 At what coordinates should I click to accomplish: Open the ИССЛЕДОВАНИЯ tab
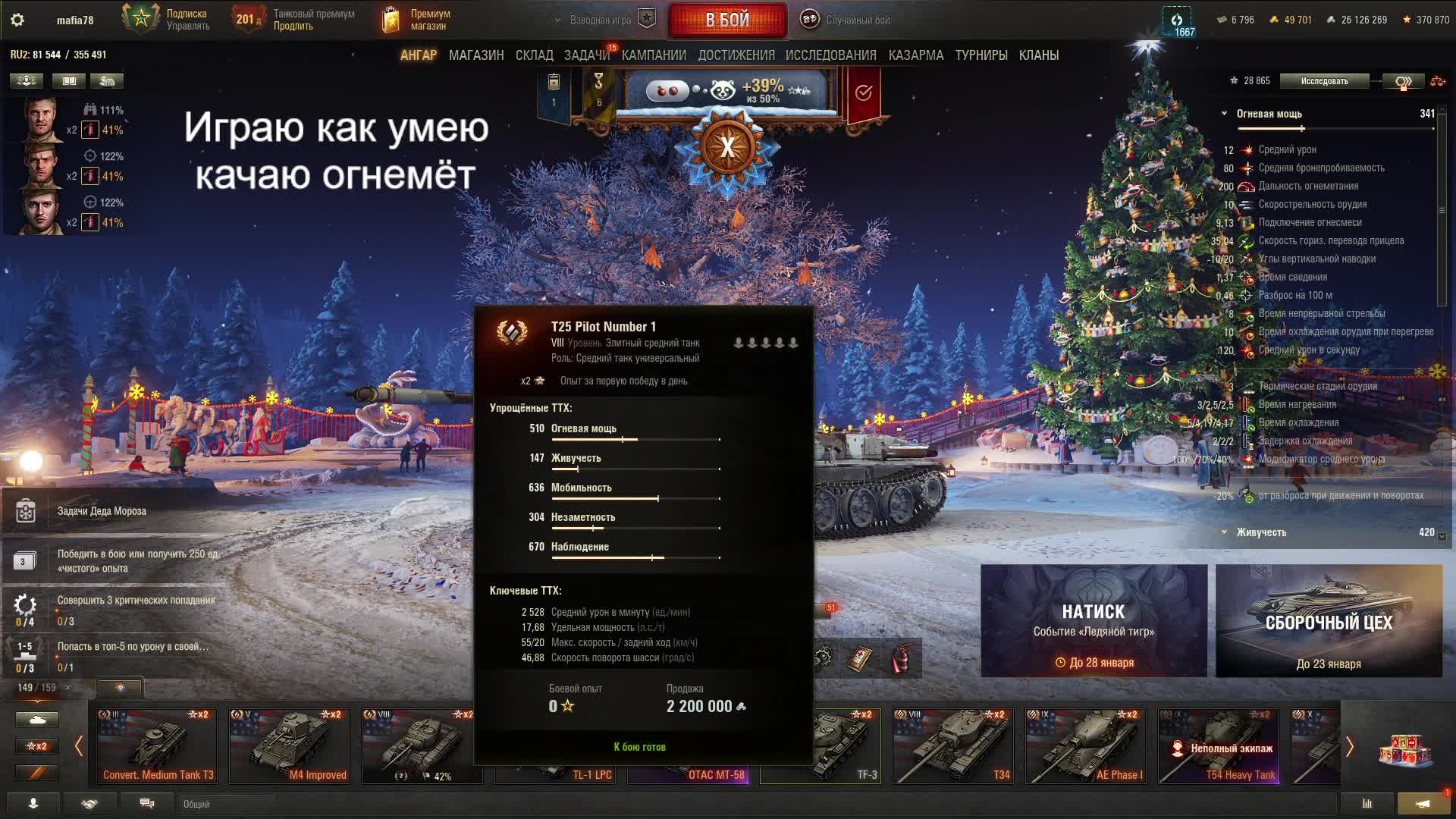830,55
